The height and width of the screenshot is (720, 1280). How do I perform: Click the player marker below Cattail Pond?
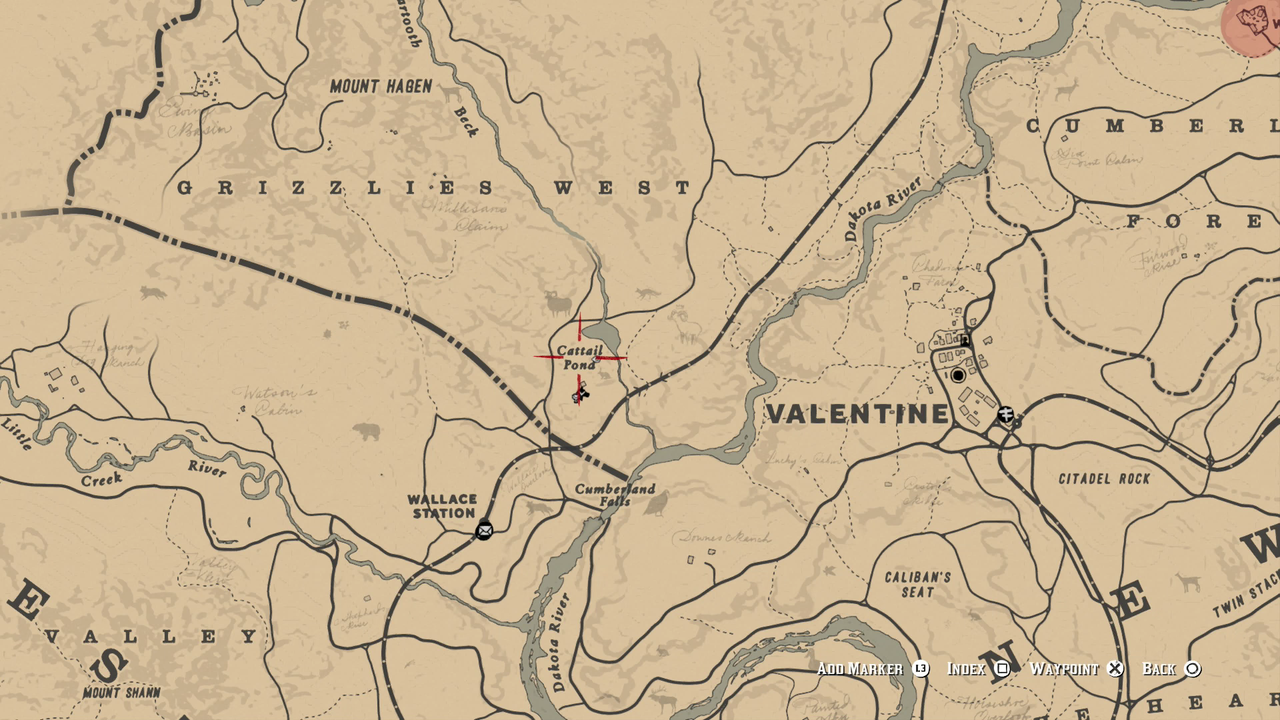(581, 396)
